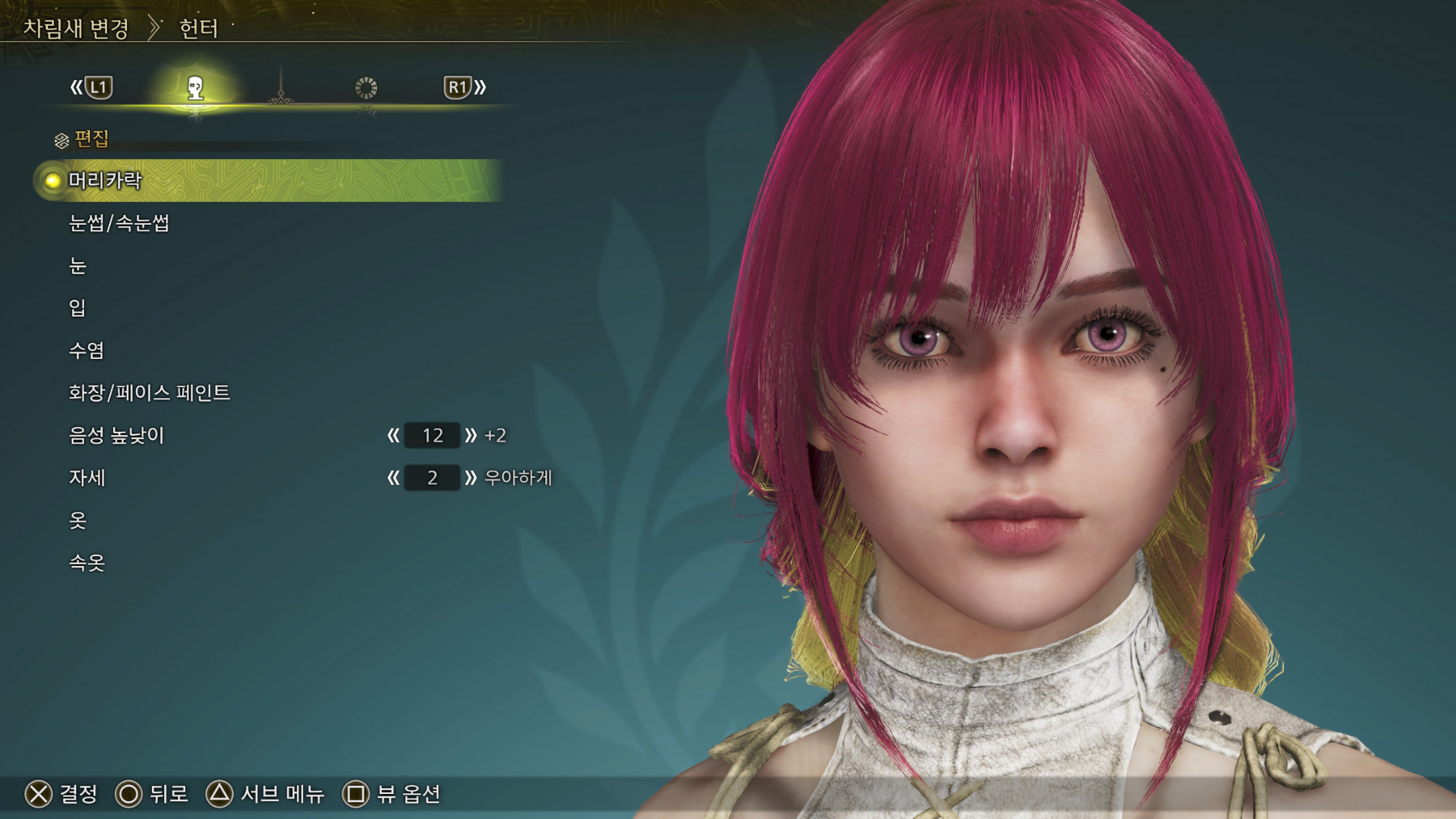Select the 자세 posture row
The width and height of the screenshot is (1456, 819).
(x=87, y=478)
